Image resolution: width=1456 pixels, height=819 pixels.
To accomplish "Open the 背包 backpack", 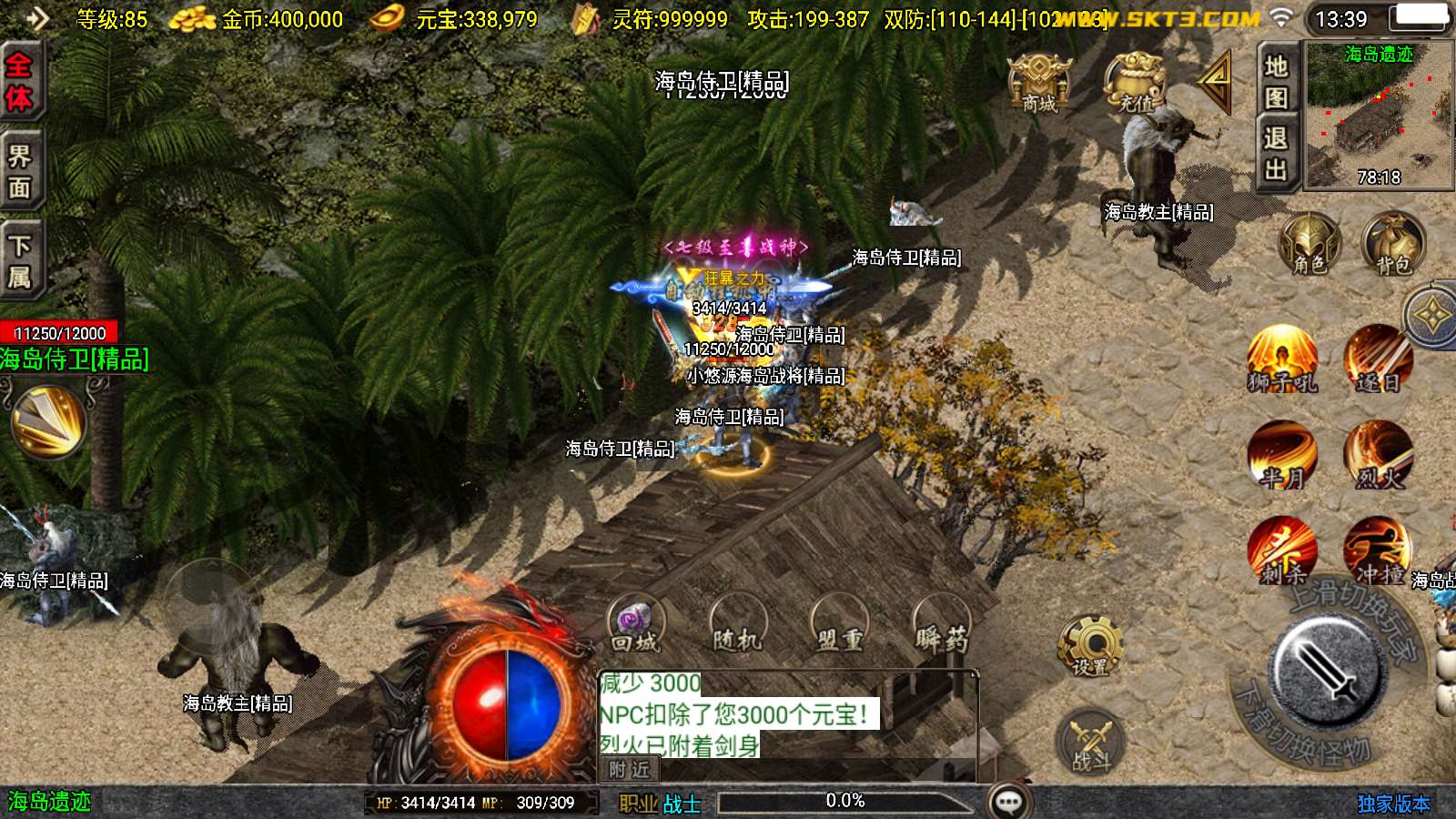I will [1392, 244].
